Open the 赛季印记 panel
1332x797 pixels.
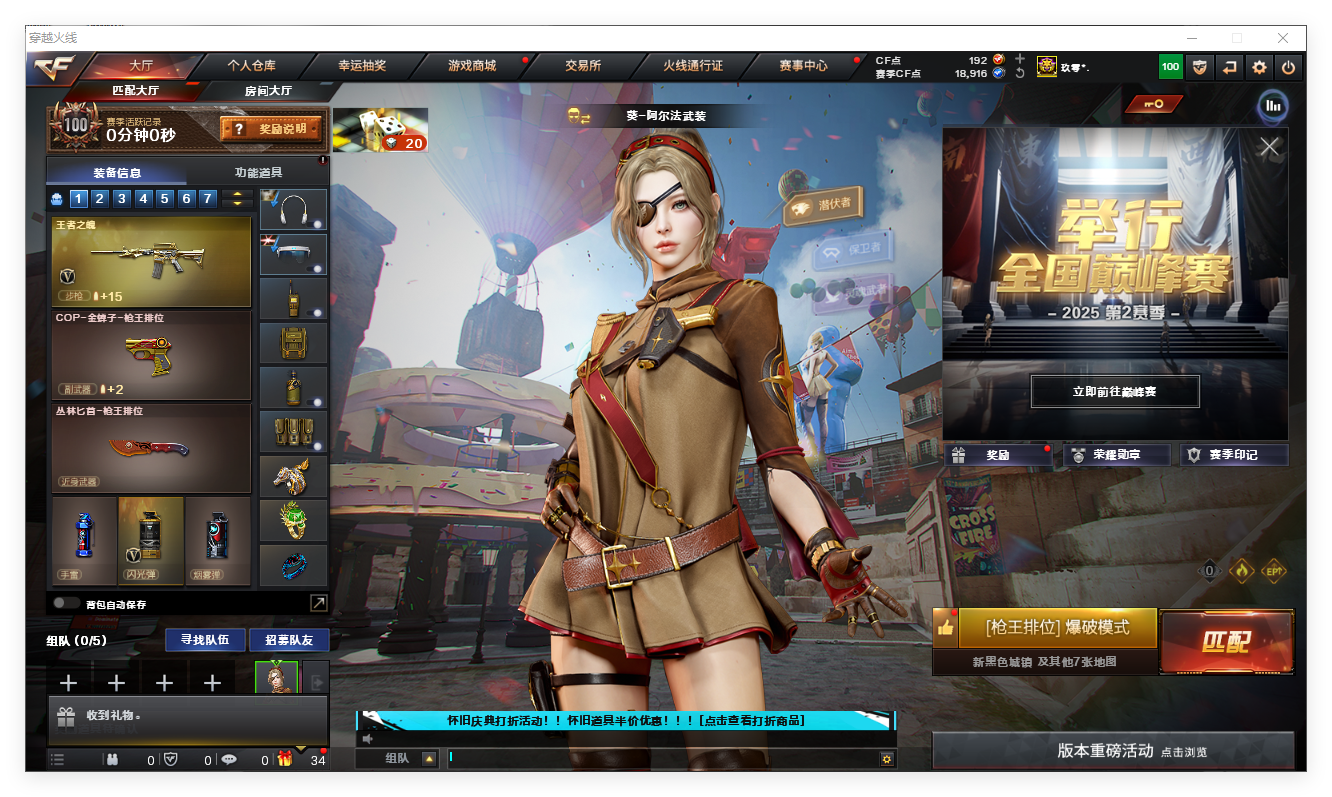pyautogui.click(x=1233, y=455)
